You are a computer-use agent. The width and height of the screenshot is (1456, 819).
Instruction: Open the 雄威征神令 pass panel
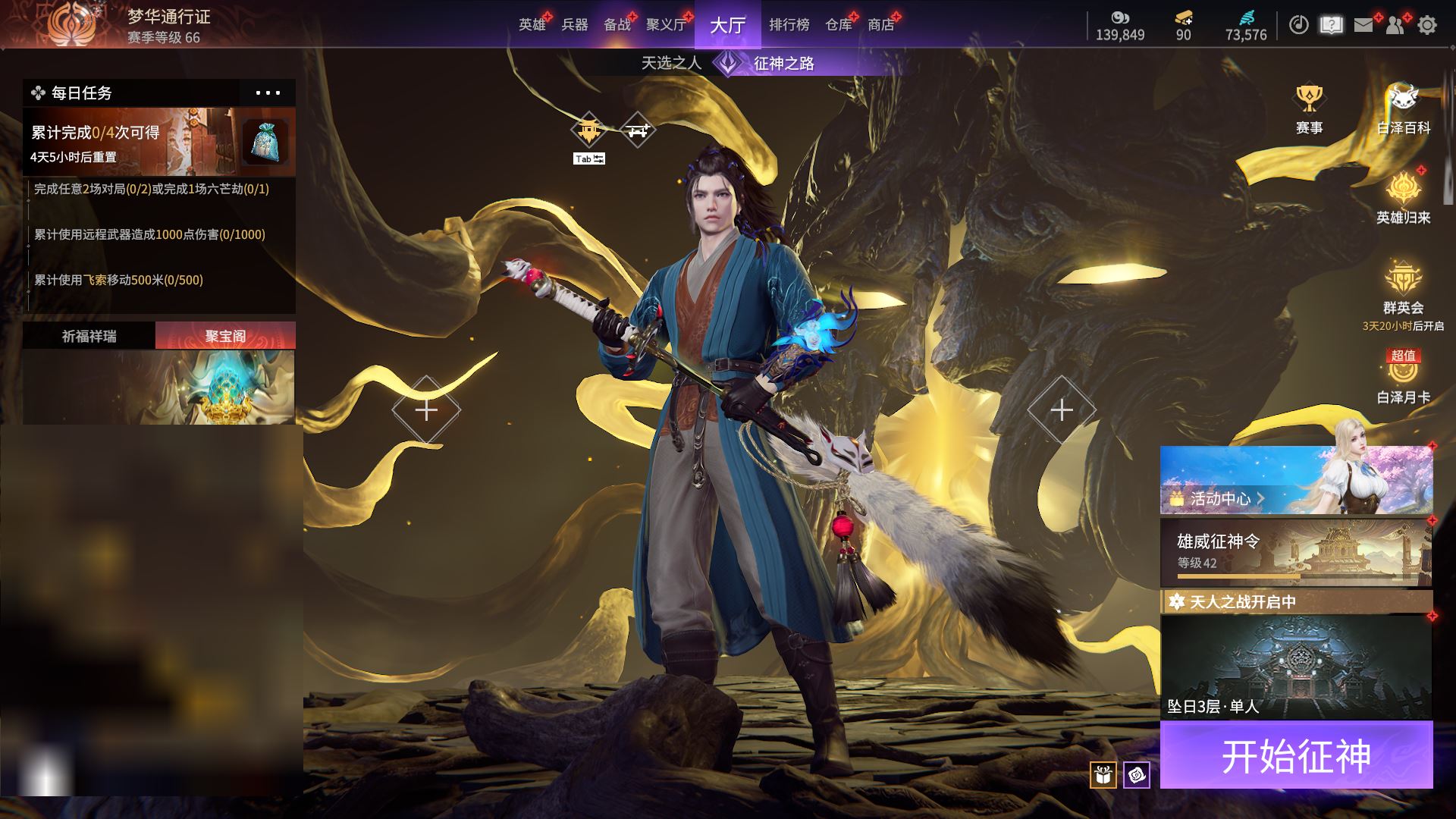click(1296, 553)
